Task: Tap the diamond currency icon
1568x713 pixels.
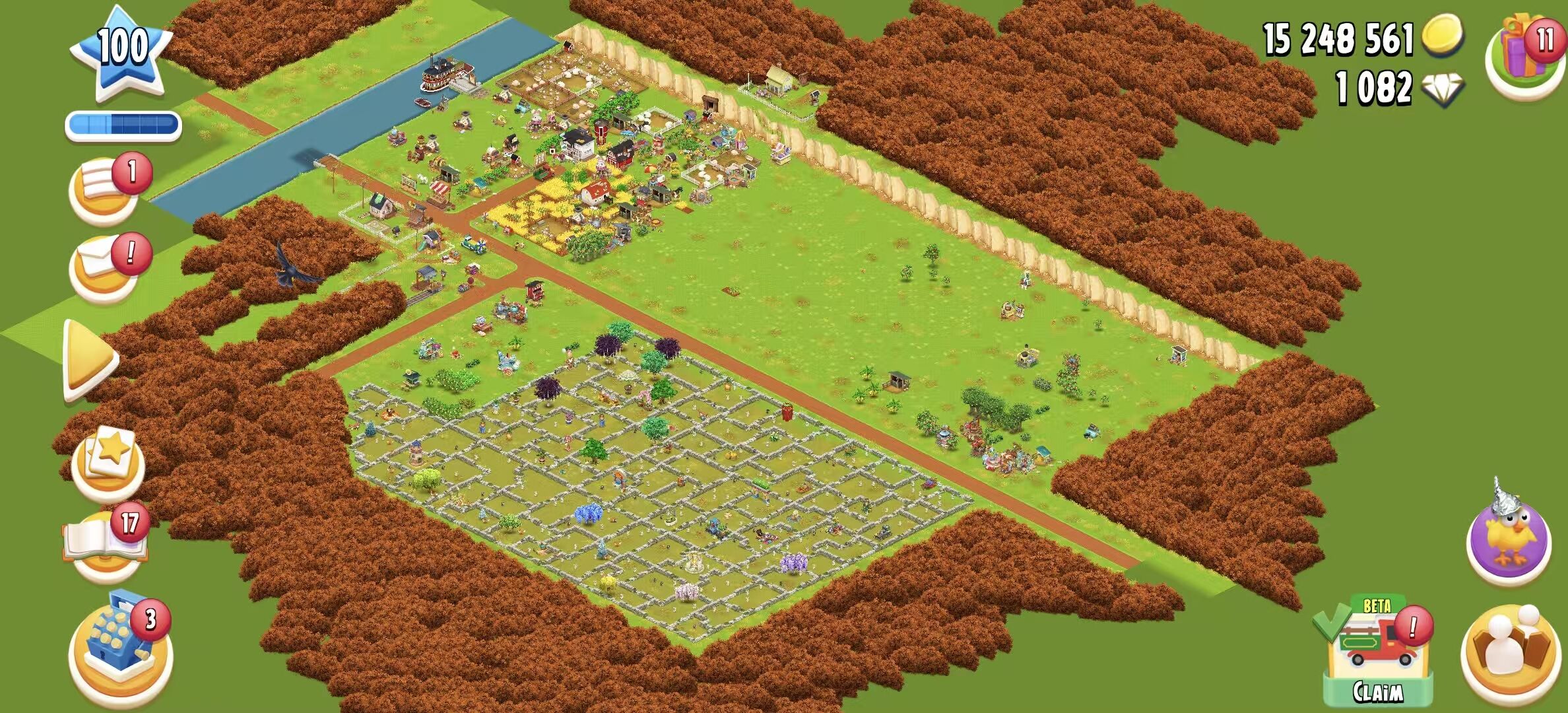Action: 1443,88
